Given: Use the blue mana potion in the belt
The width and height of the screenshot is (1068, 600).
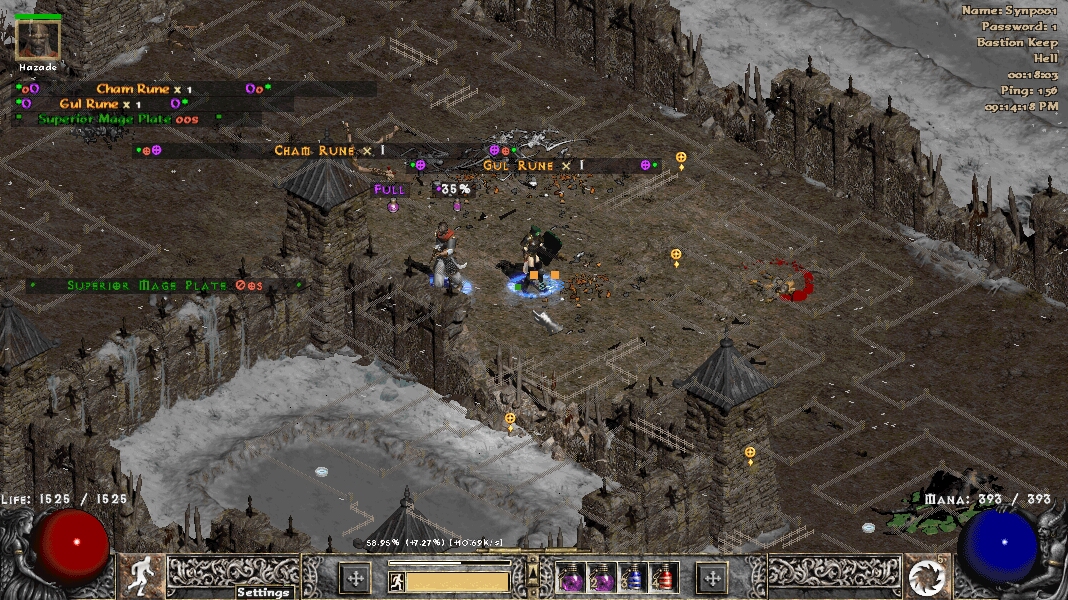Looking at the screenshot, I should (x=633, y=577).
